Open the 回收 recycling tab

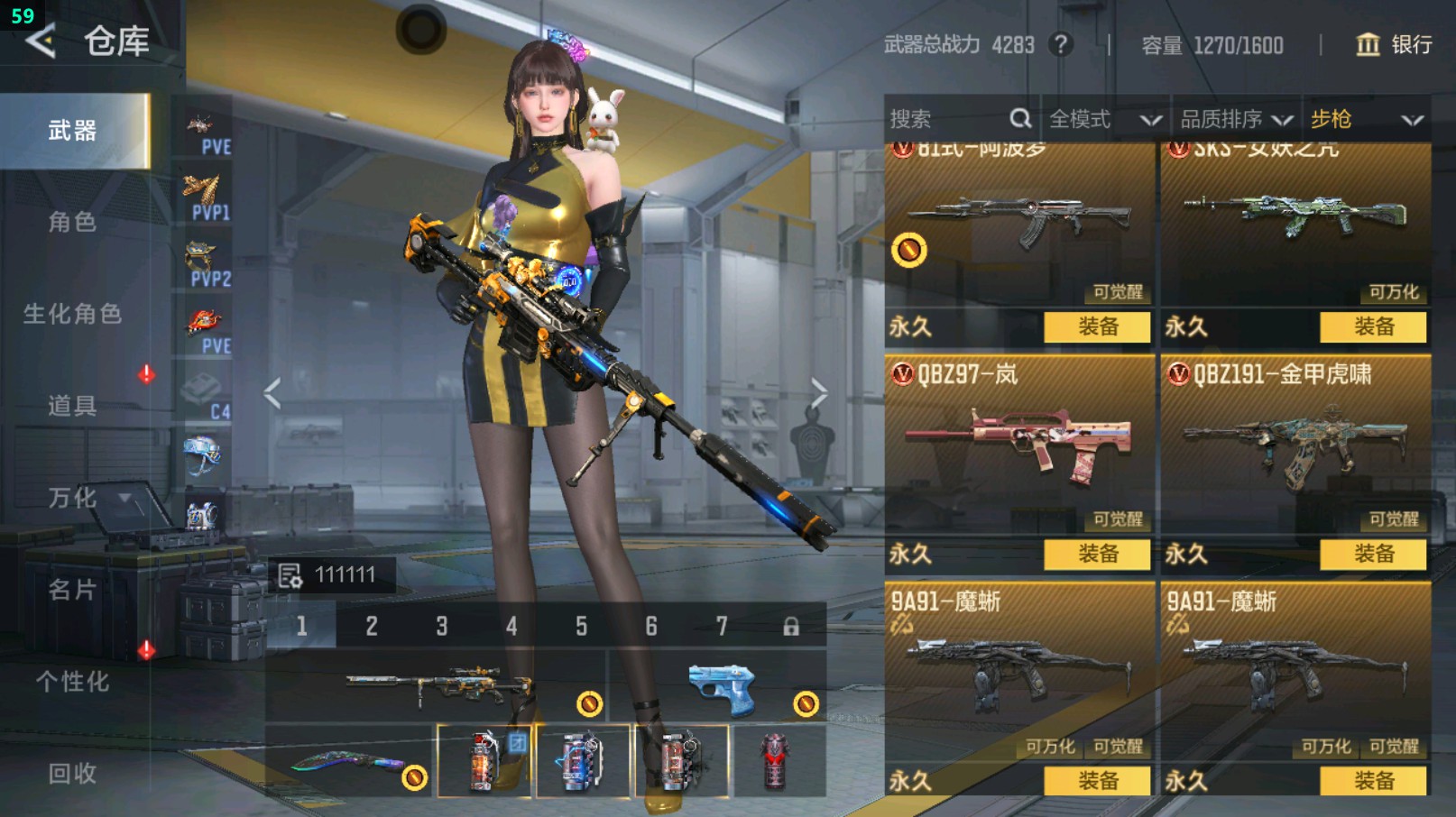coord(72,773)
